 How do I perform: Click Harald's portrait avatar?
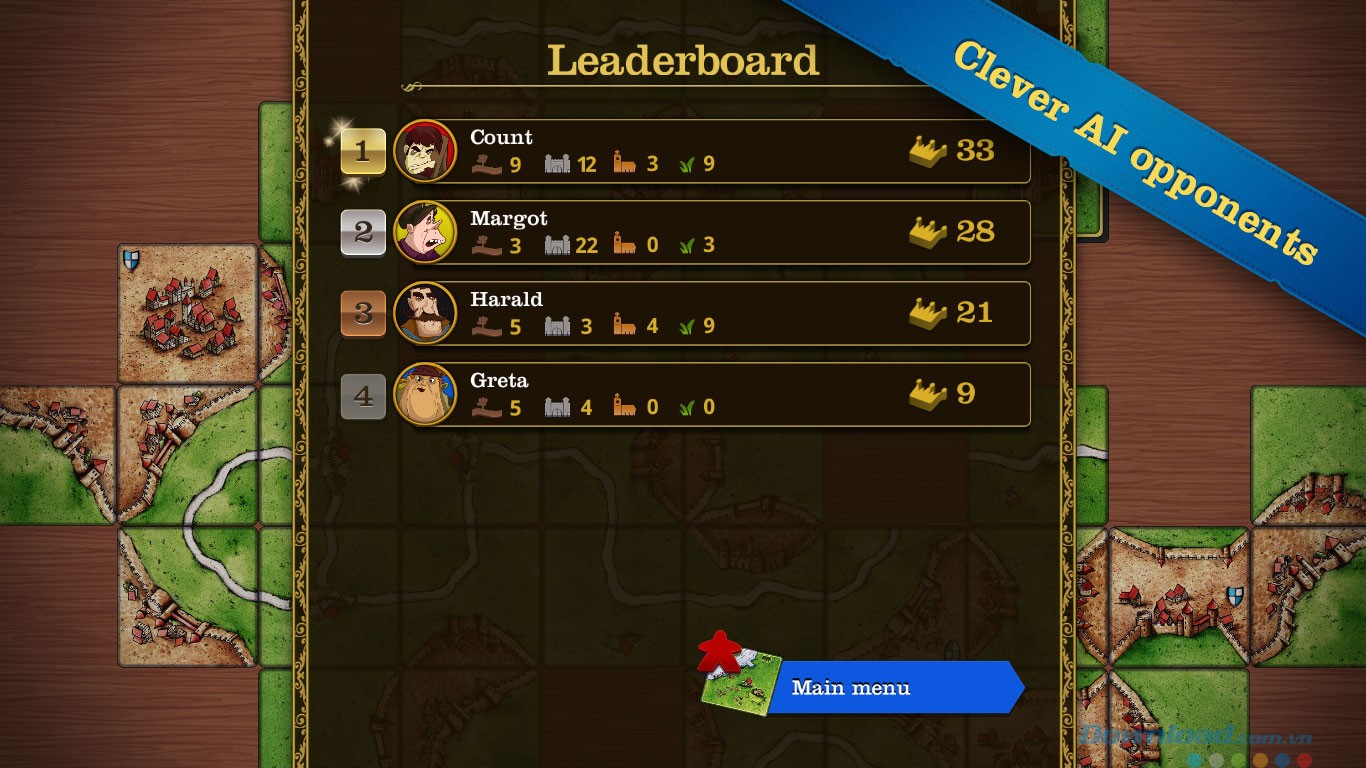click(x=425, y=313)
